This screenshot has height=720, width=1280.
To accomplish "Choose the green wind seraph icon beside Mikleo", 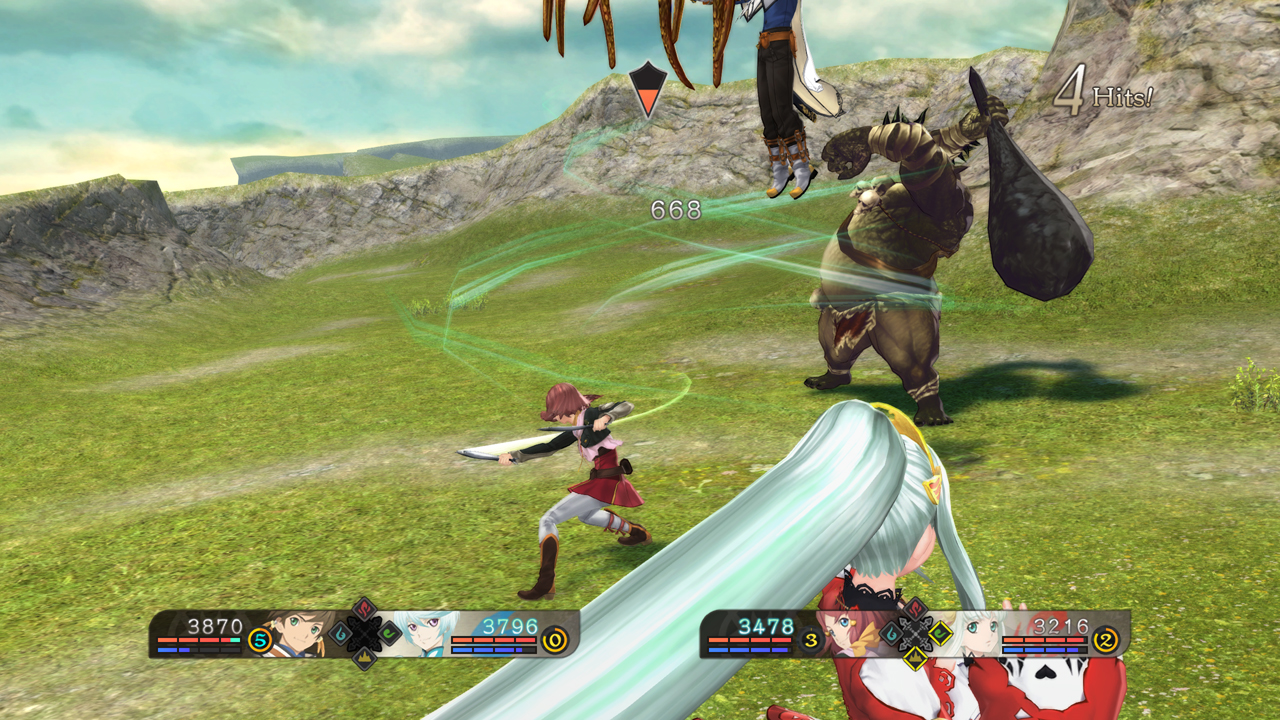I will [x=388, y=633].
